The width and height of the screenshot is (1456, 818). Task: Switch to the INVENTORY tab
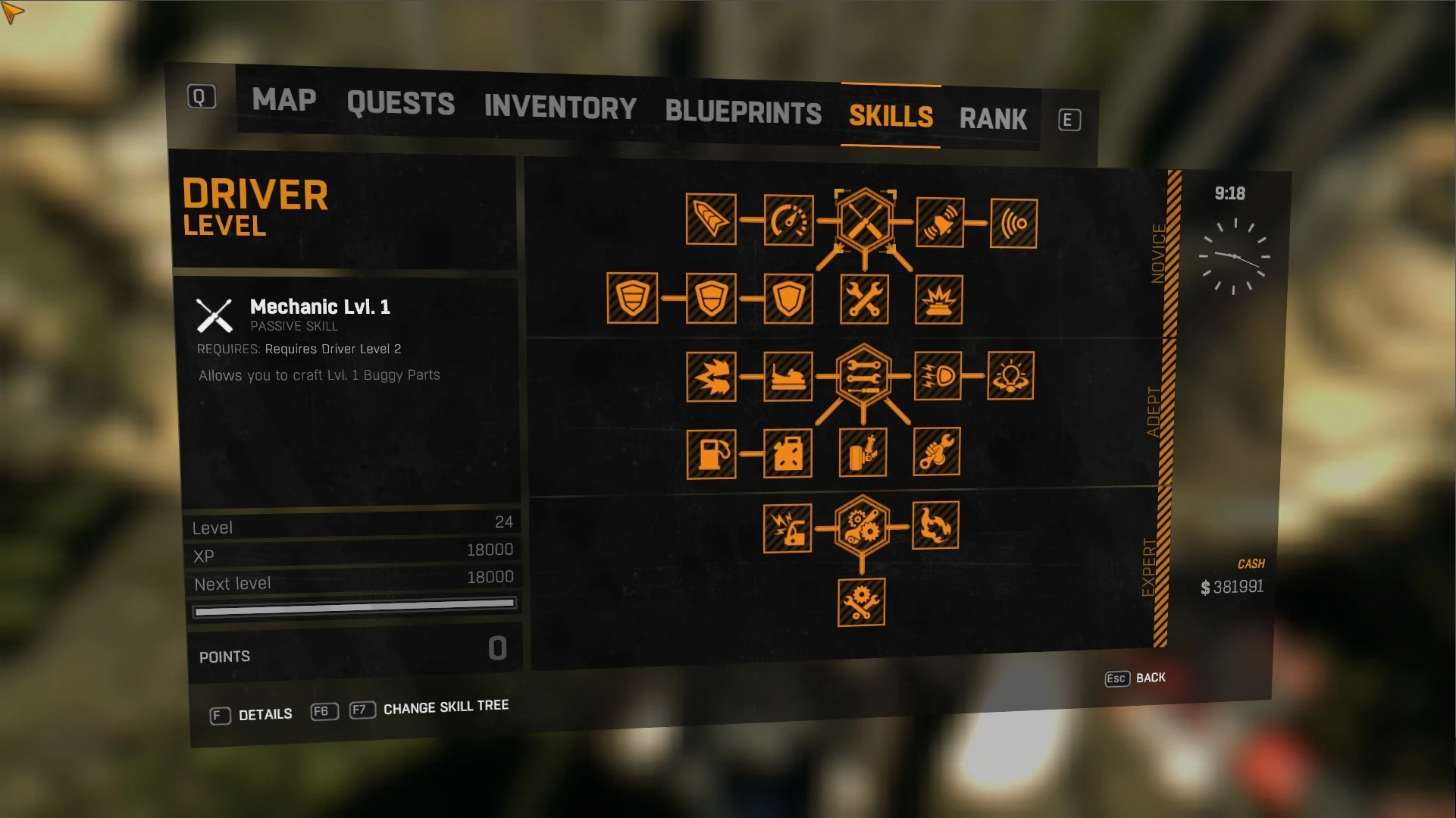[x=560, y=107]
